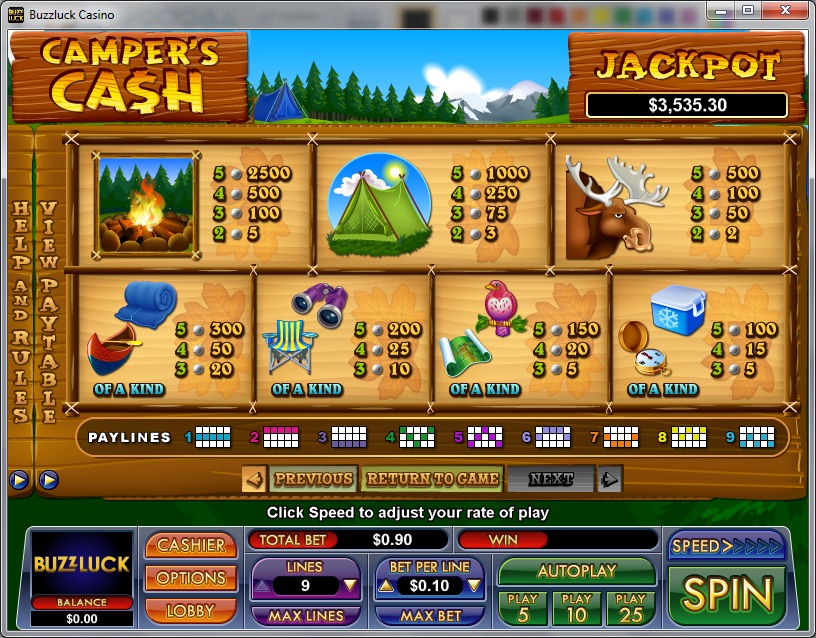Start Autoplay
Image resolution: width=816 pixels, height=638 pixels.
tap(577, 571)
